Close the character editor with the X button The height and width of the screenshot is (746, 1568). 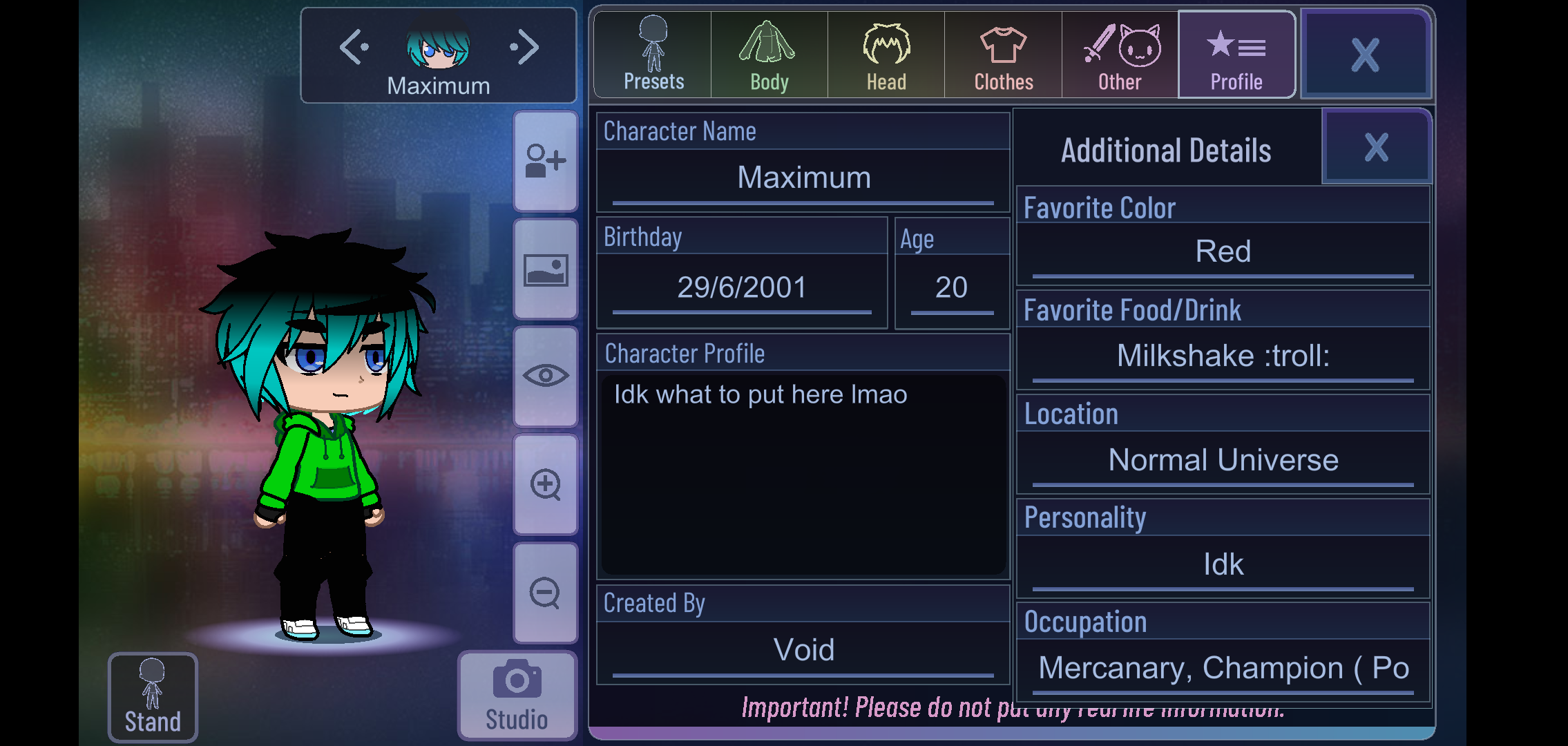point(1365,55)
